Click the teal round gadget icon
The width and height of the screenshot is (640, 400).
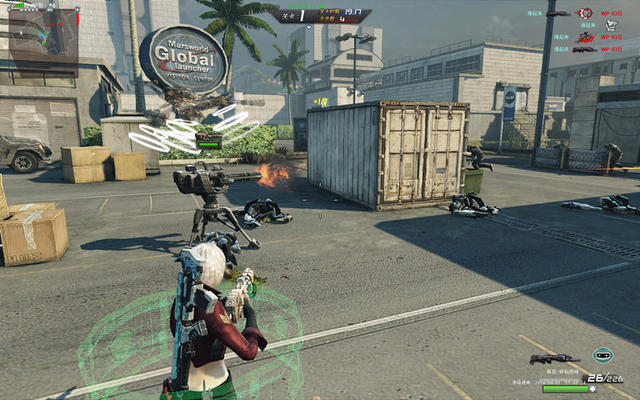(601, 354)
